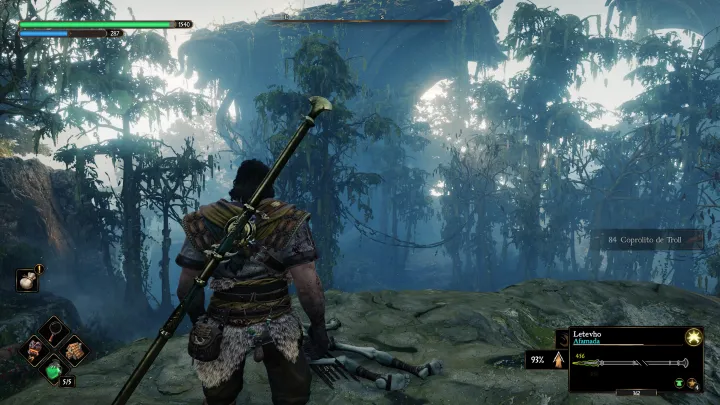The image size is (720, 405).
Task: Select the wooden planks quick slot
Action: pyautogui.click(x=73, y=349)
